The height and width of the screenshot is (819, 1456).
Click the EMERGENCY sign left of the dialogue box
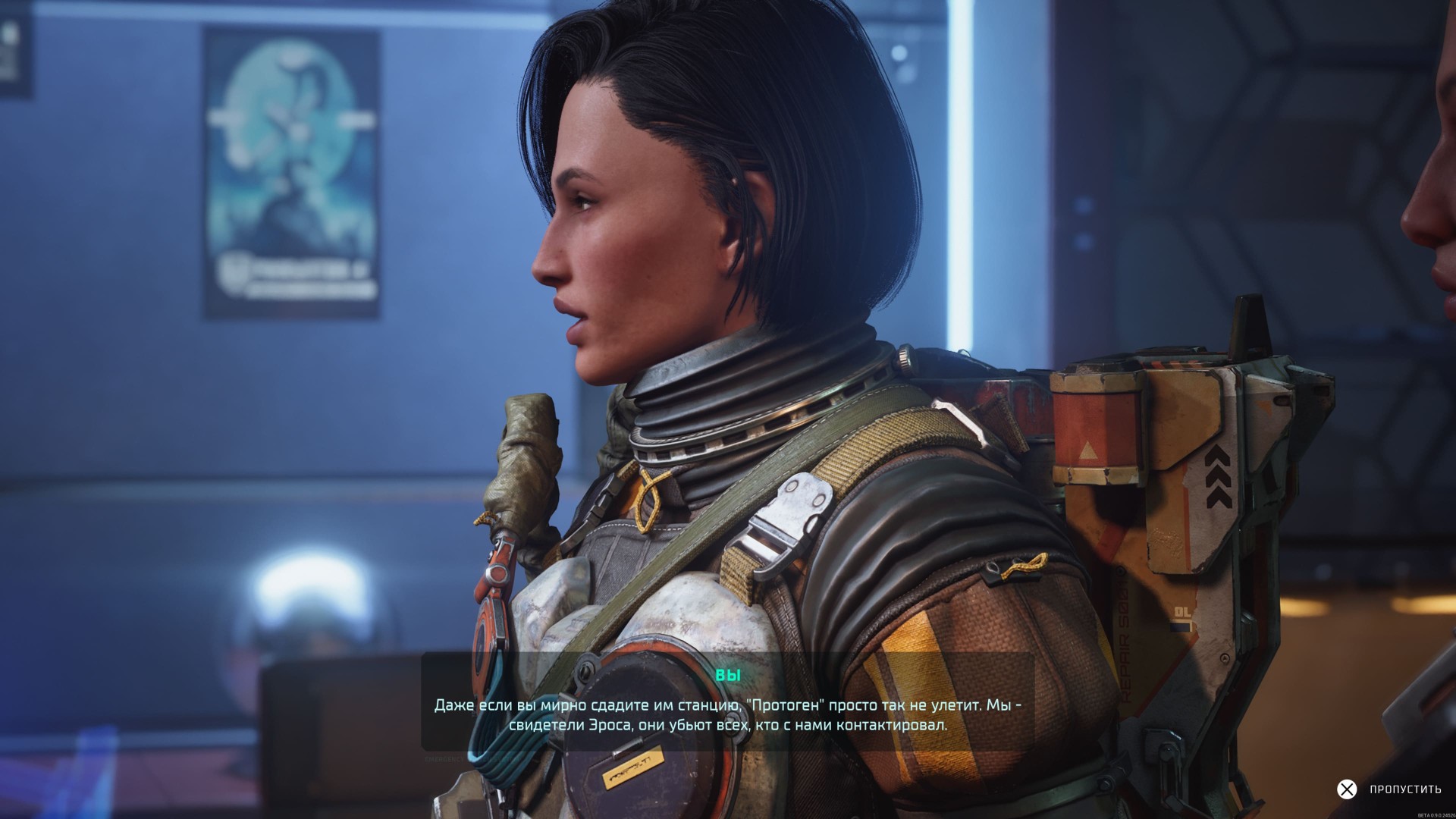coord(444,758)
